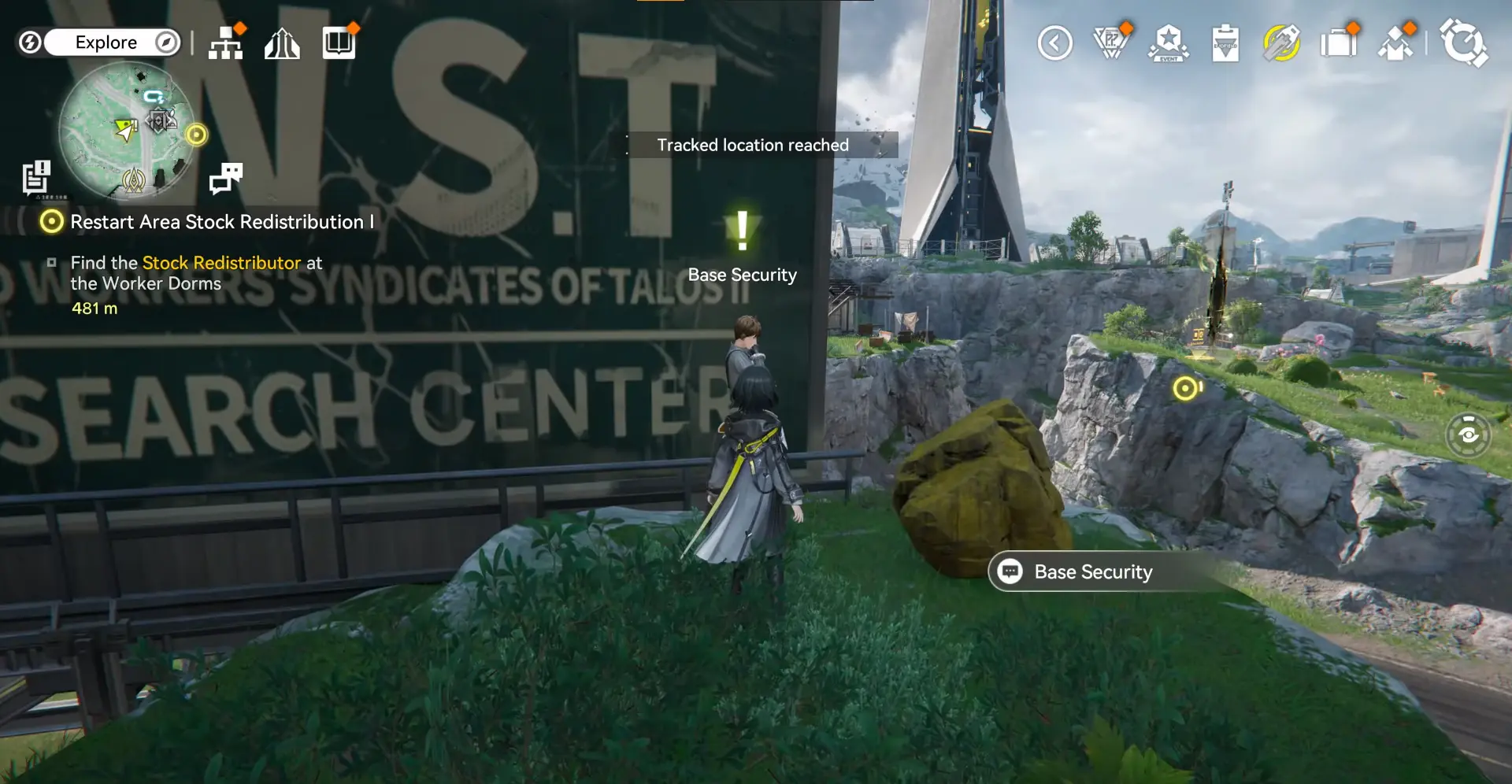Open the chat speech-bubbles icon
This screenshot has height=784, width=1512.
226,178
